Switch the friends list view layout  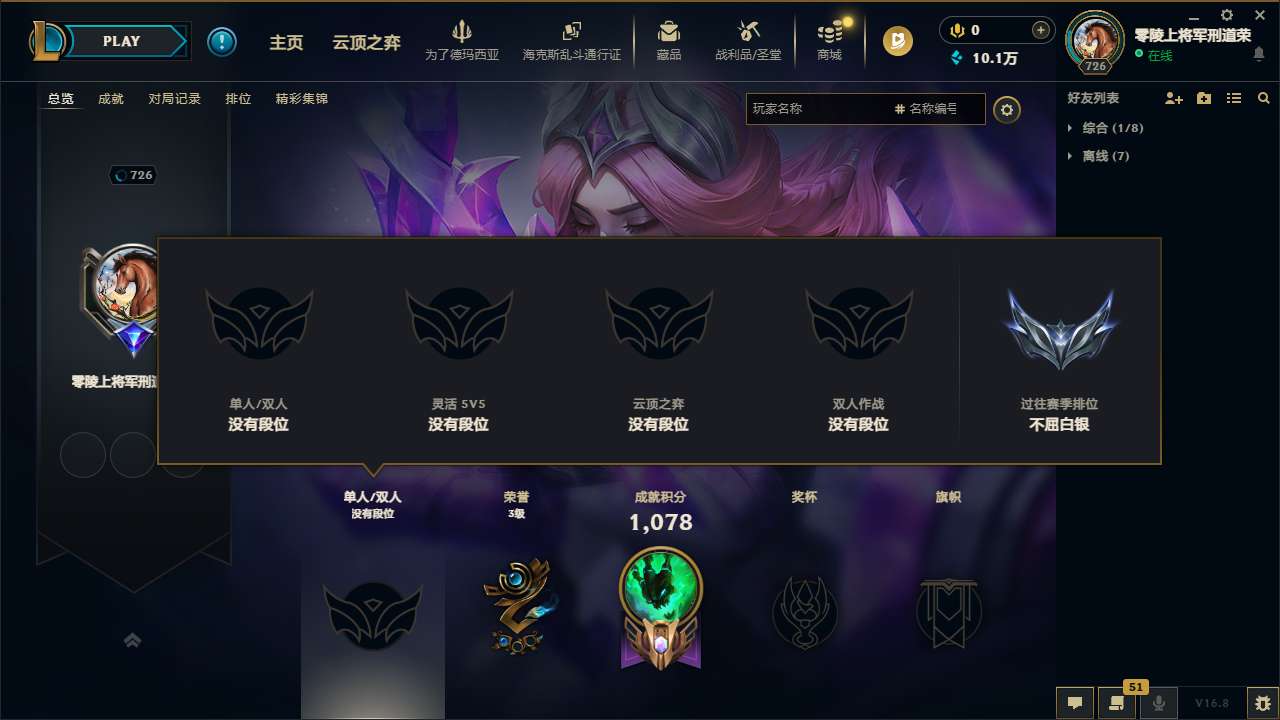[1233, 98]
